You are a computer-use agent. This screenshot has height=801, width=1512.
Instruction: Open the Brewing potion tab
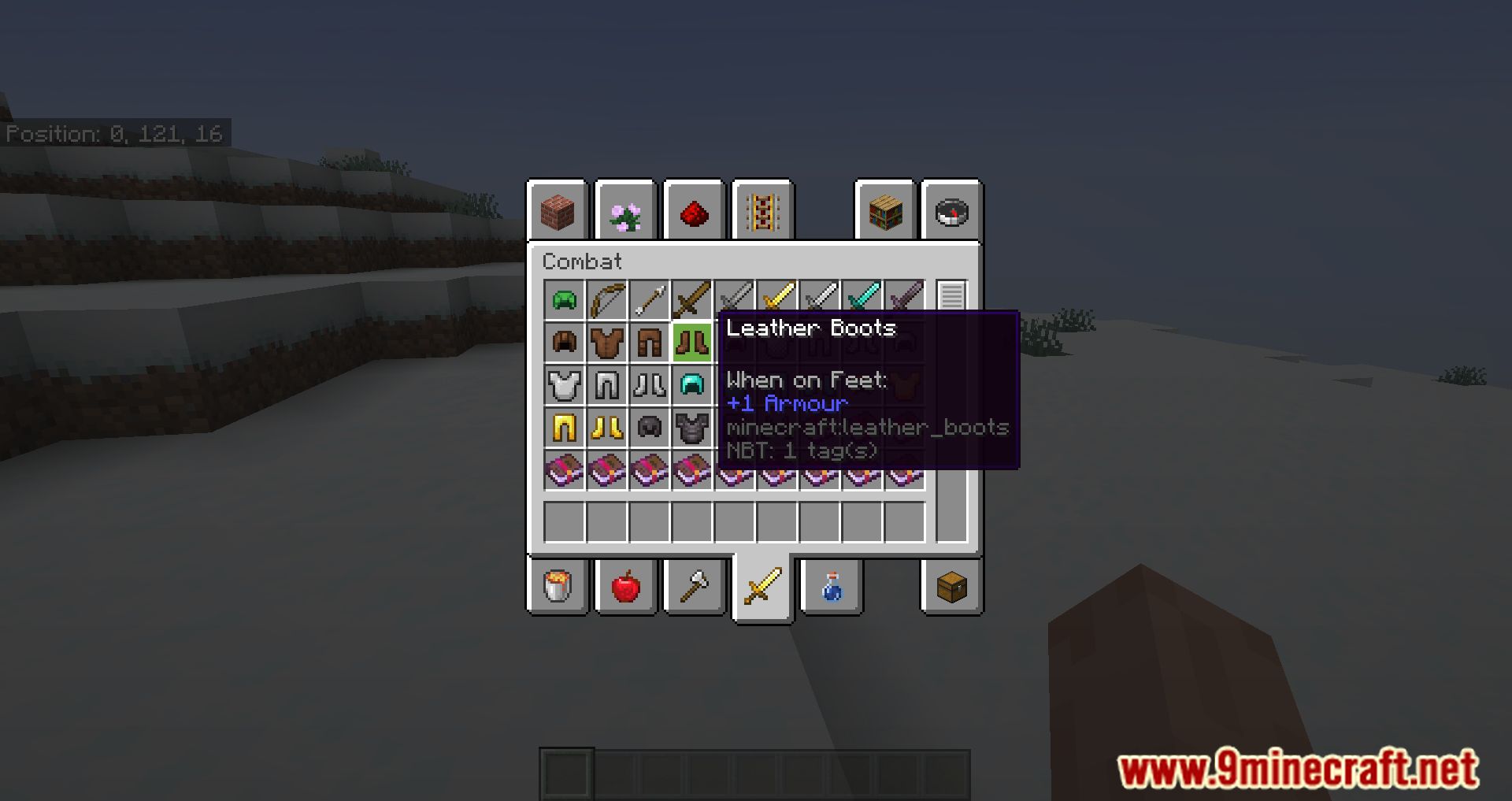click(831, 588)
